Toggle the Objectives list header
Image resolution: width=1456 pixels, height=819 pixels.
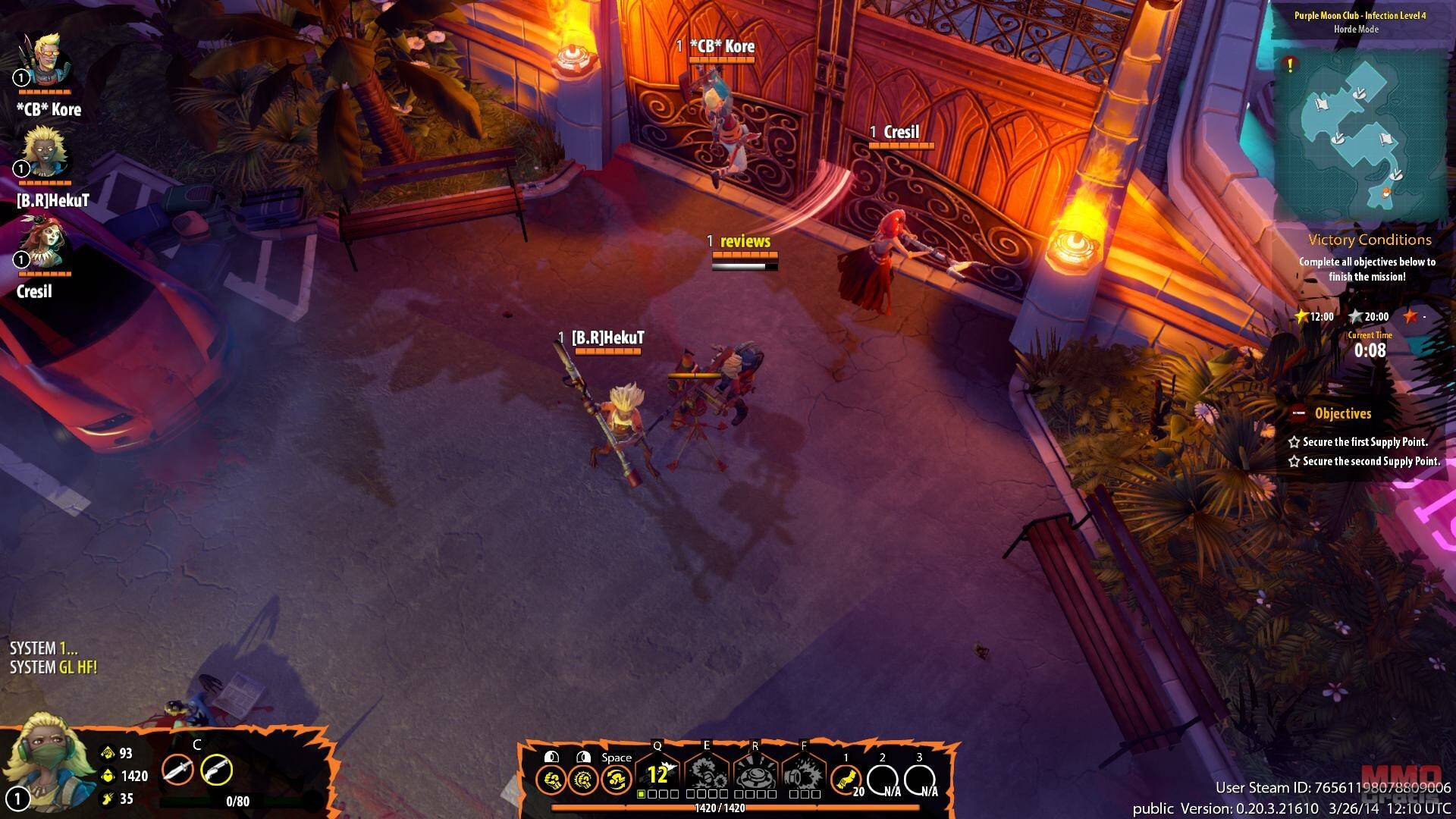[x=1342, y=414]
